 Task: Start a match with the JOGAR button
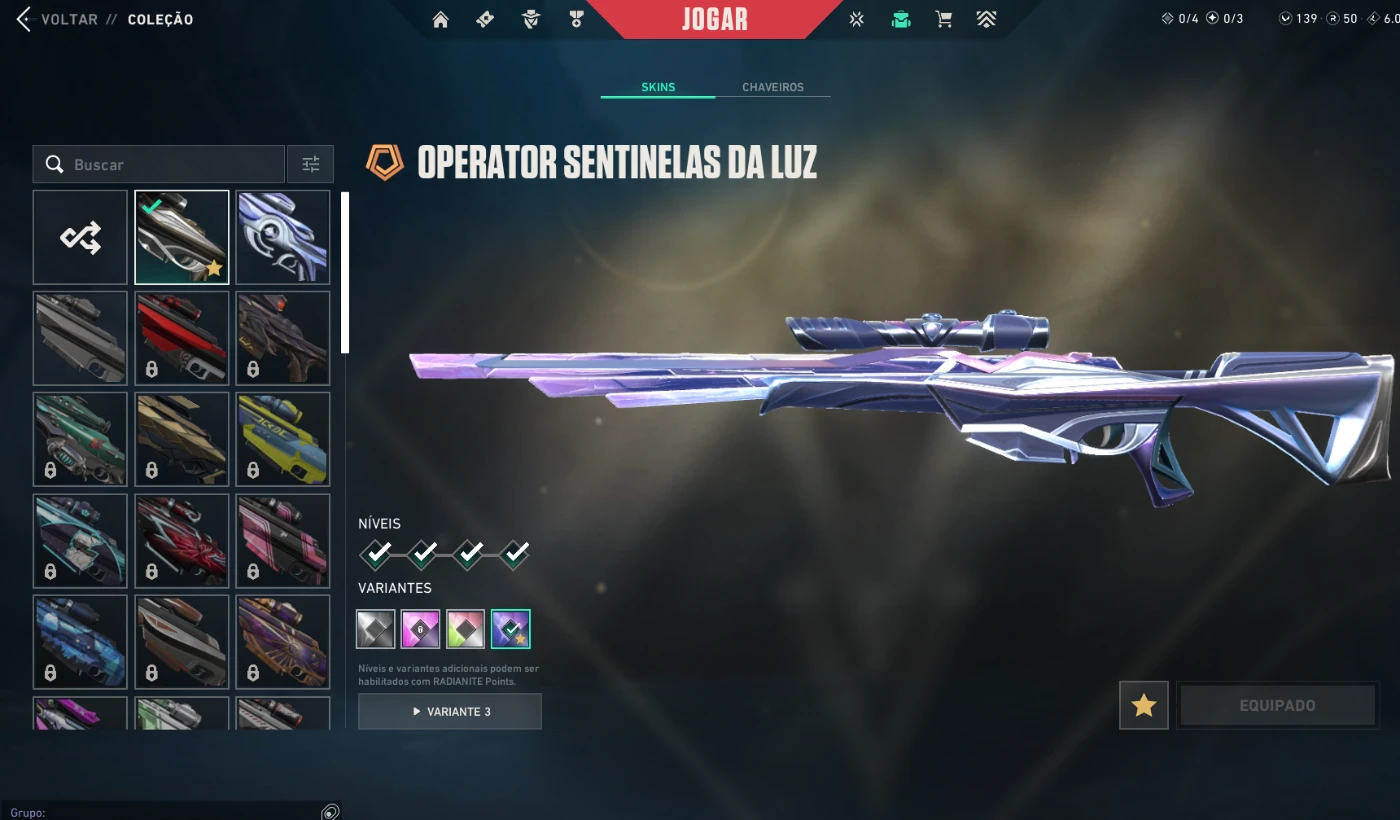click(x=714, y=19)
